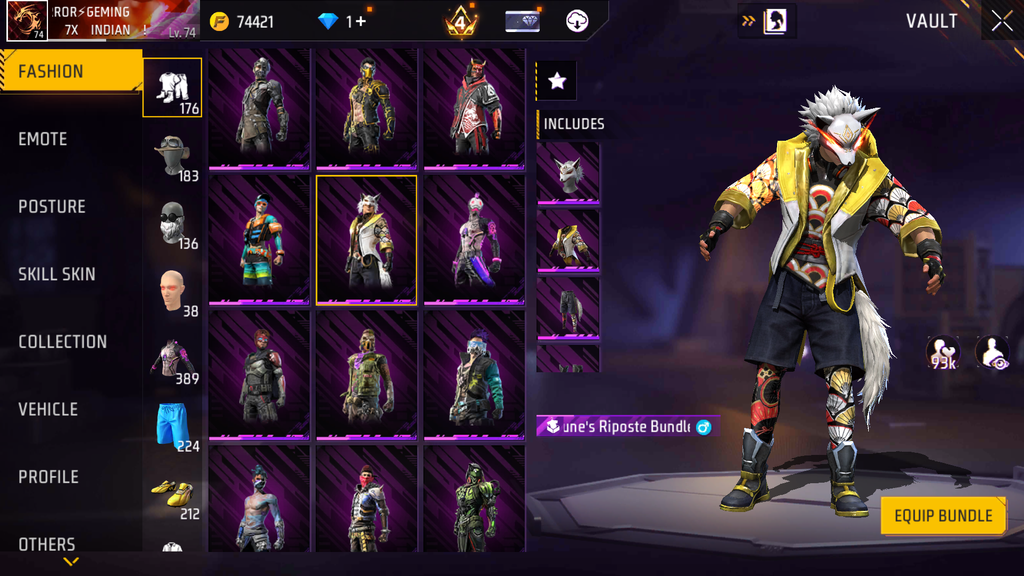
Task: Close the Vault screen
Action: 1001,21
